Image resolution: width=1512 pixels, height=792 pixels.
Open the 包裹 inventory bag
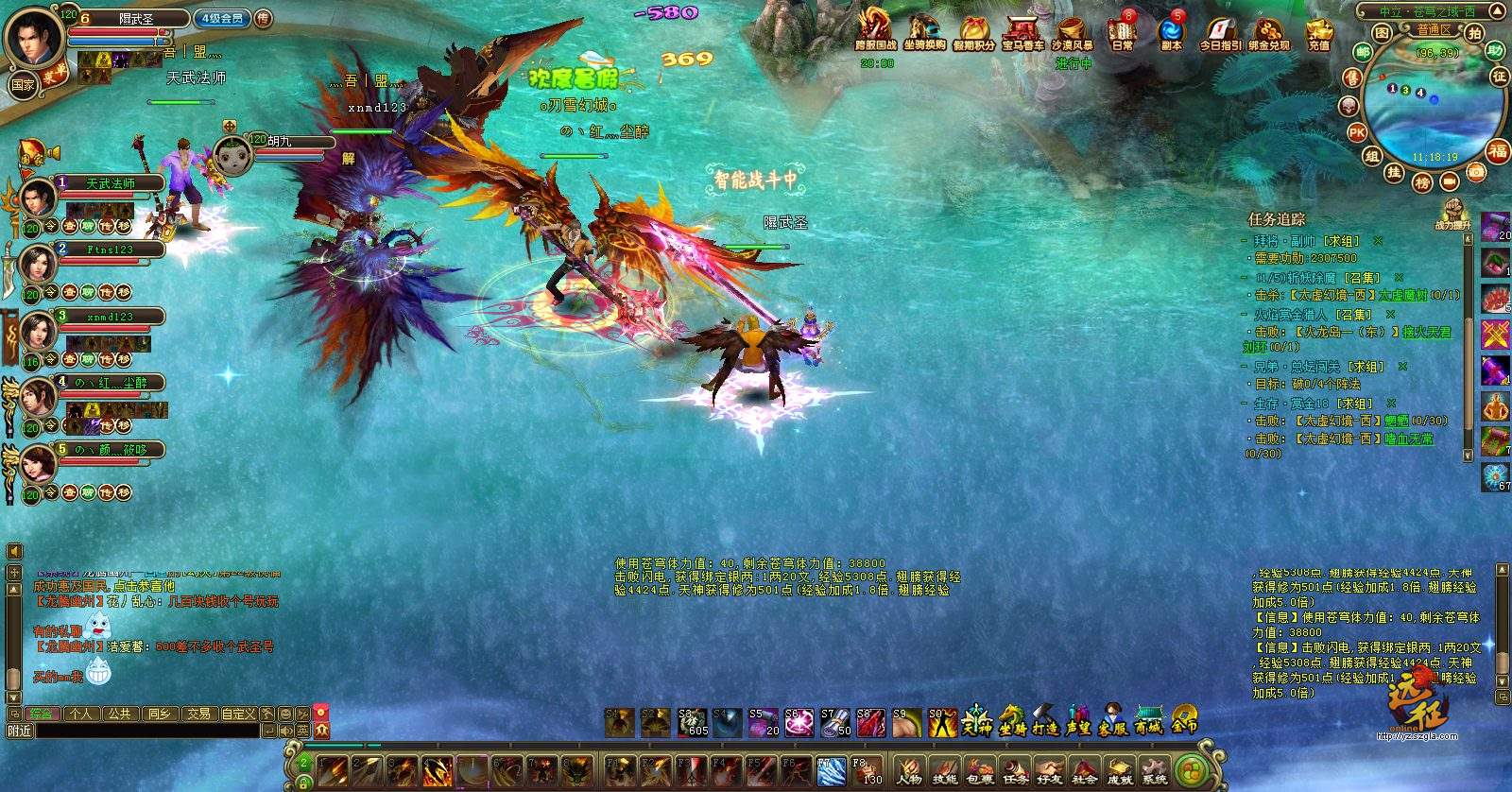tap(979, 770)
